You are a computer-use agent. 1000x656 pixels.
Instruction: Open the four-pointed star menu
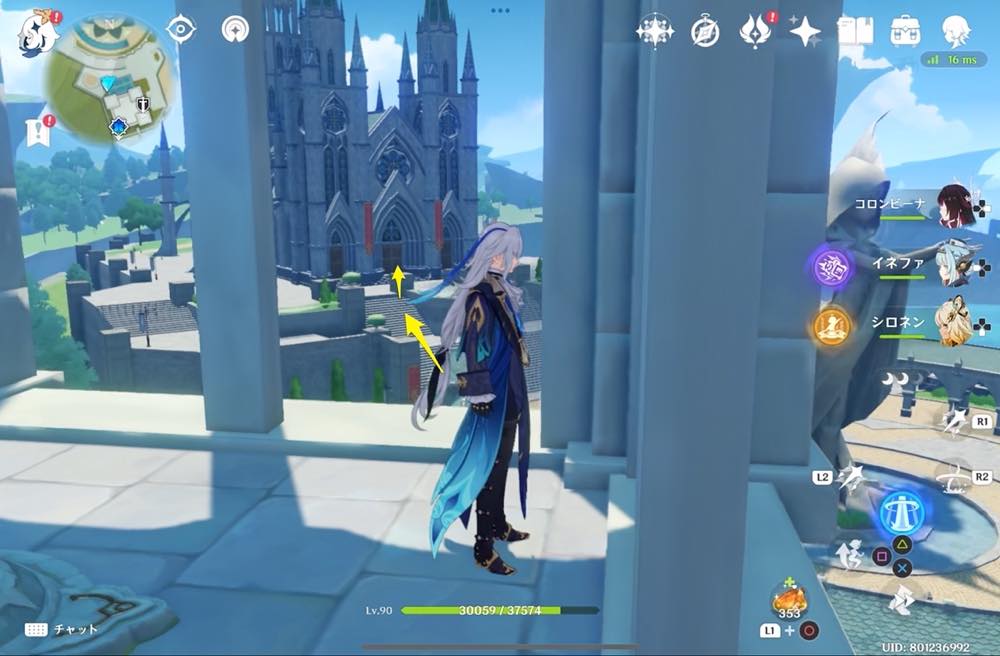[805, 32]
